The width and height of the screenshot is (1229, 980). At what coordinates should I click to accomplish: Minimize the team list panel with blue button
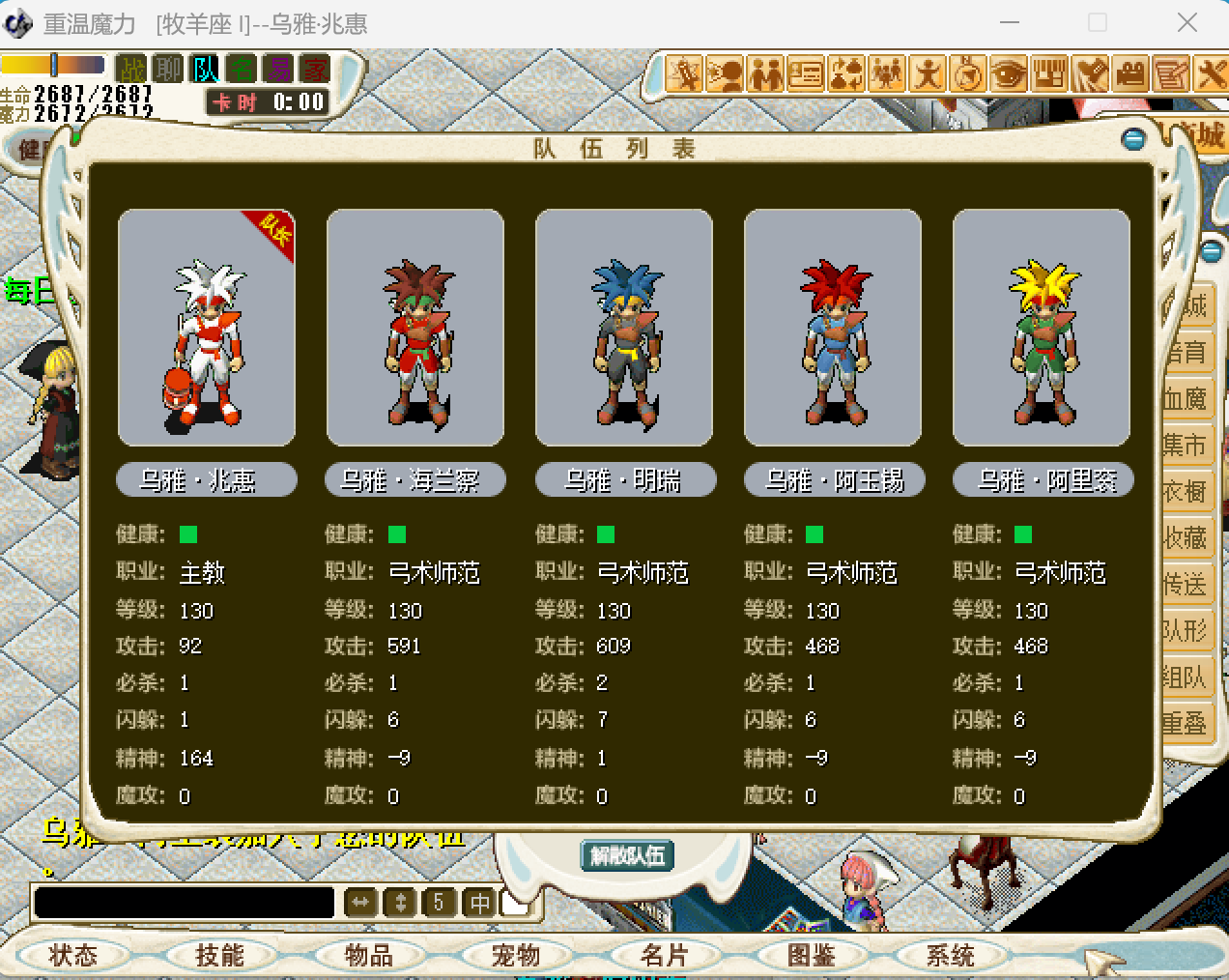pyautogui.click(x=1134, y=139)
